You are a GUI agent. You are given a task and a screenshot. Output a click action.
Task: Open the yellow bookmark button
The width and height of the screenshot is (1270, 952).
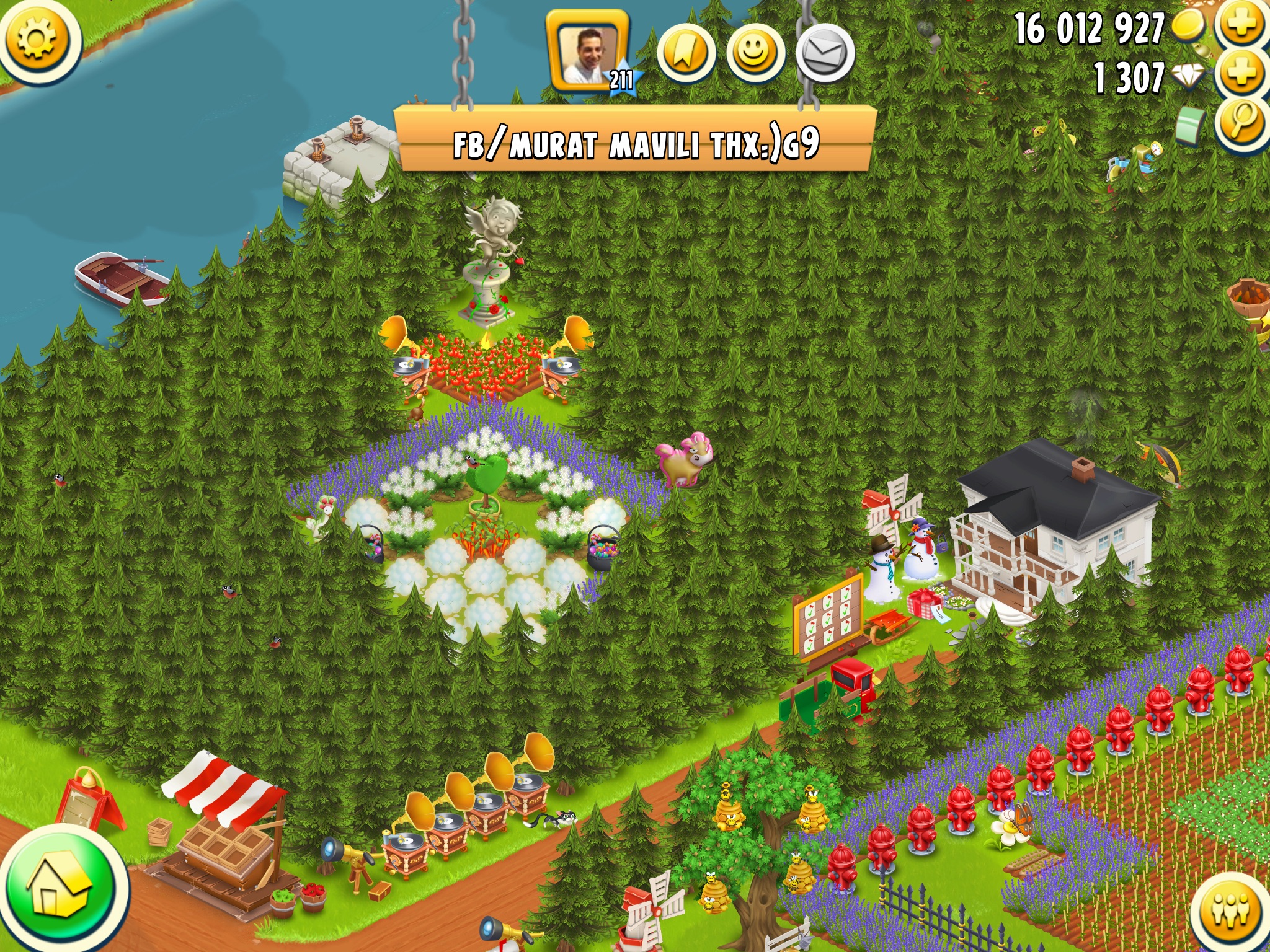(685, 55)
